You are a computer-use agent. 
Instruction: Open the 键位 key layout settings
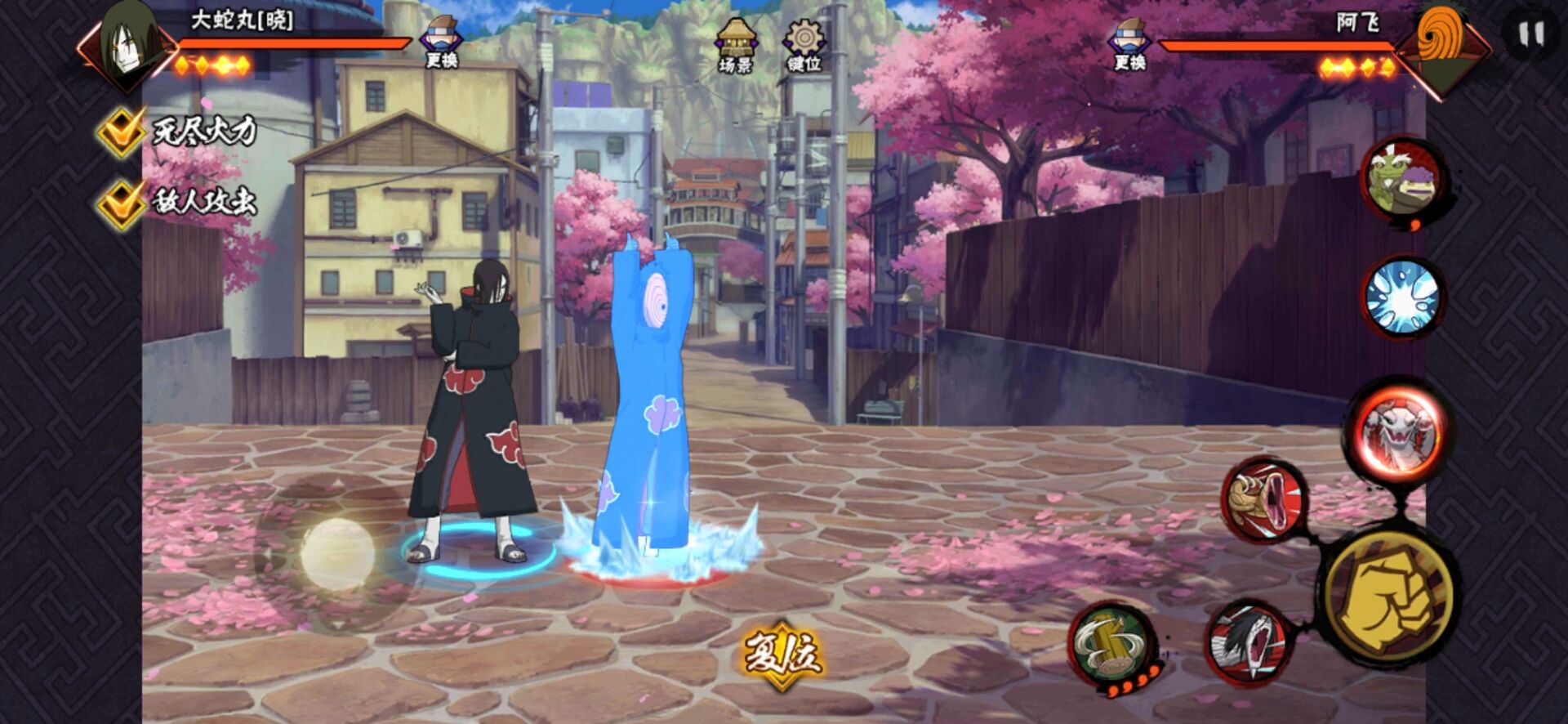click(x=804, y=47)
